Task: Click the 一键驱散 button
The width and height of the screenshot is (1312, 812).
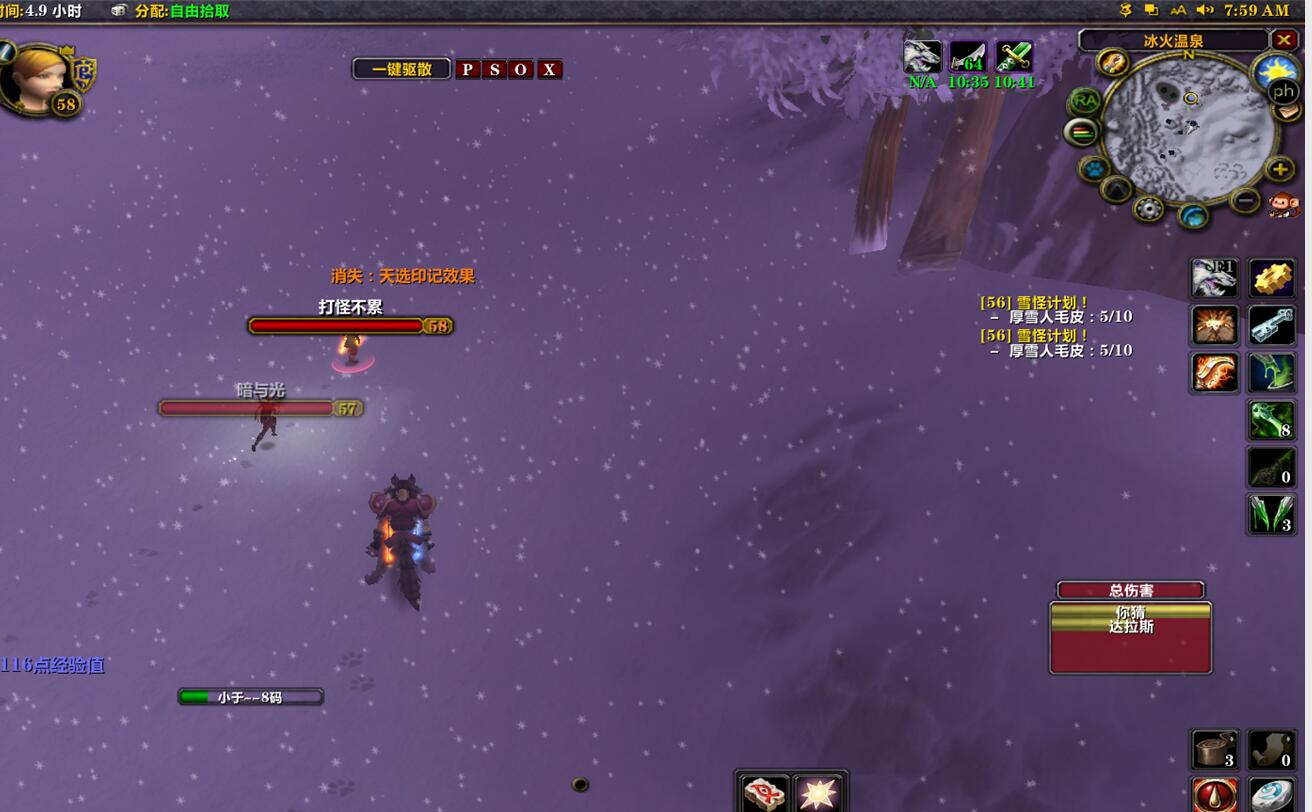Action: click(401, 69)
